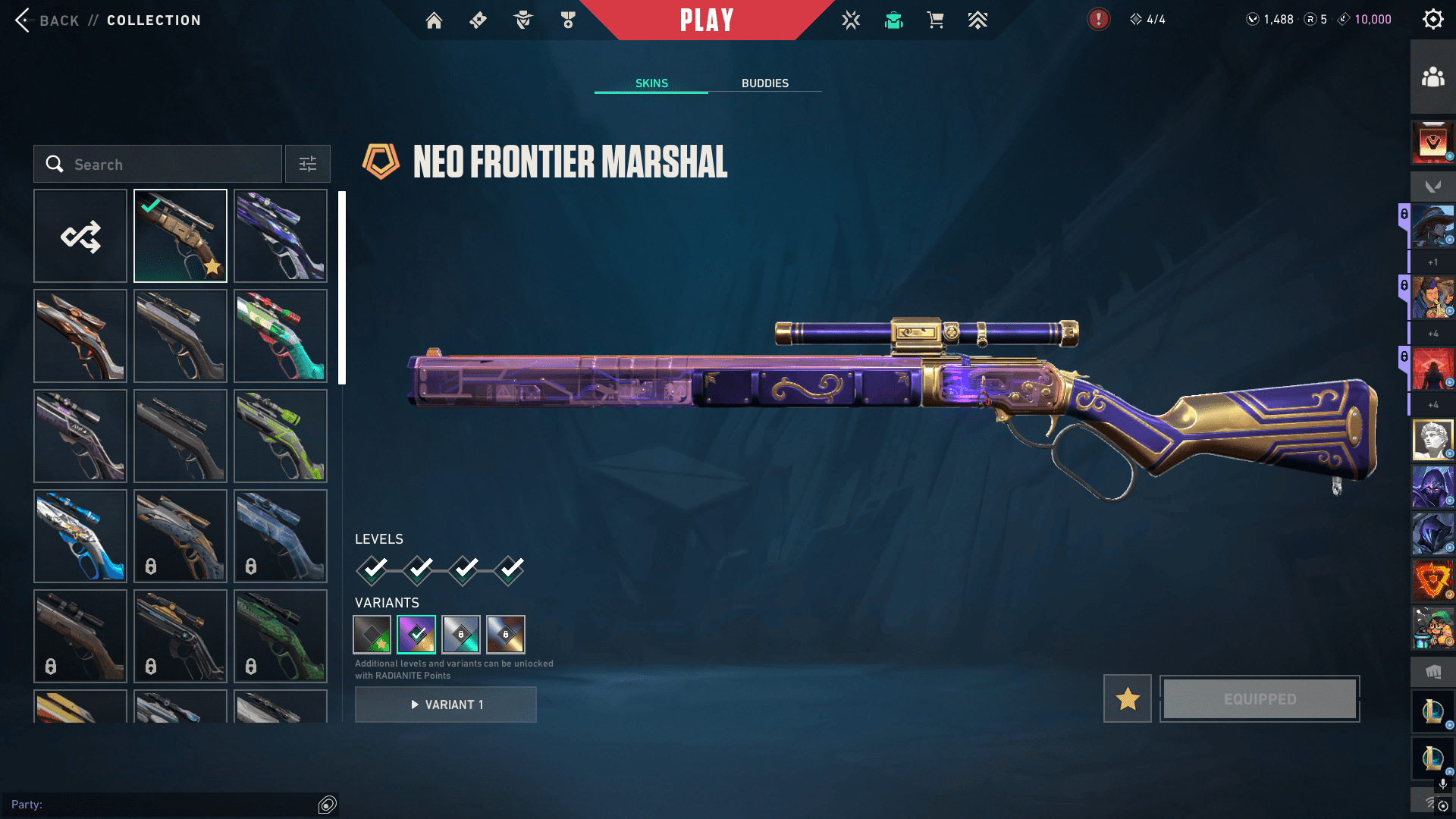Open the settings gear
This screenshot has height=819, width=1456.
(1432, 20)
